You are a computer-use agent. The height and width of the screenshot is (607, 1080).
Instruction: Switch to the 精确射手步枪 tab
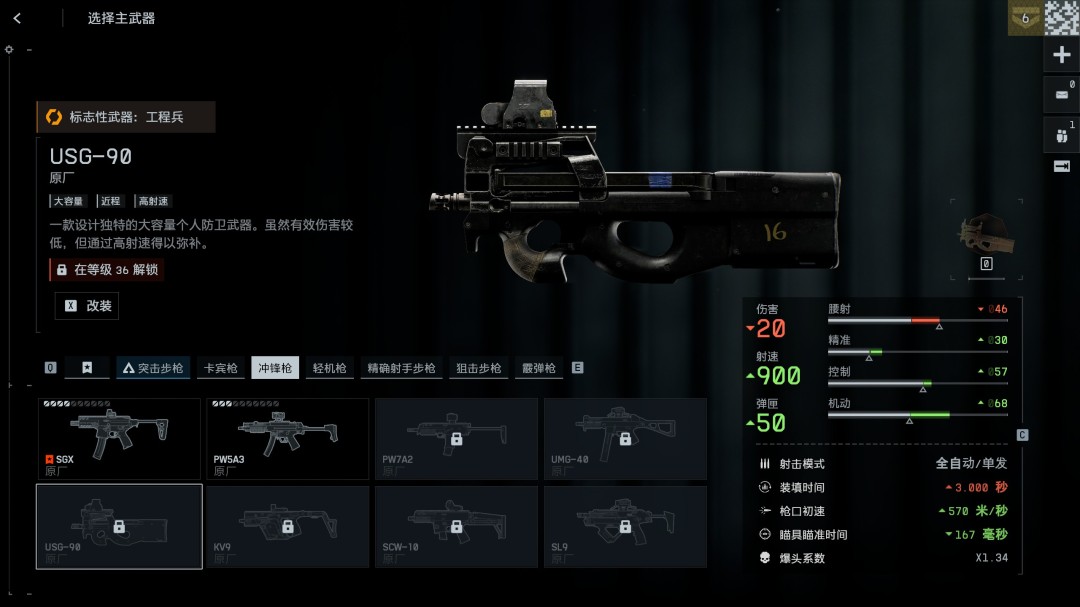(401, 368)
